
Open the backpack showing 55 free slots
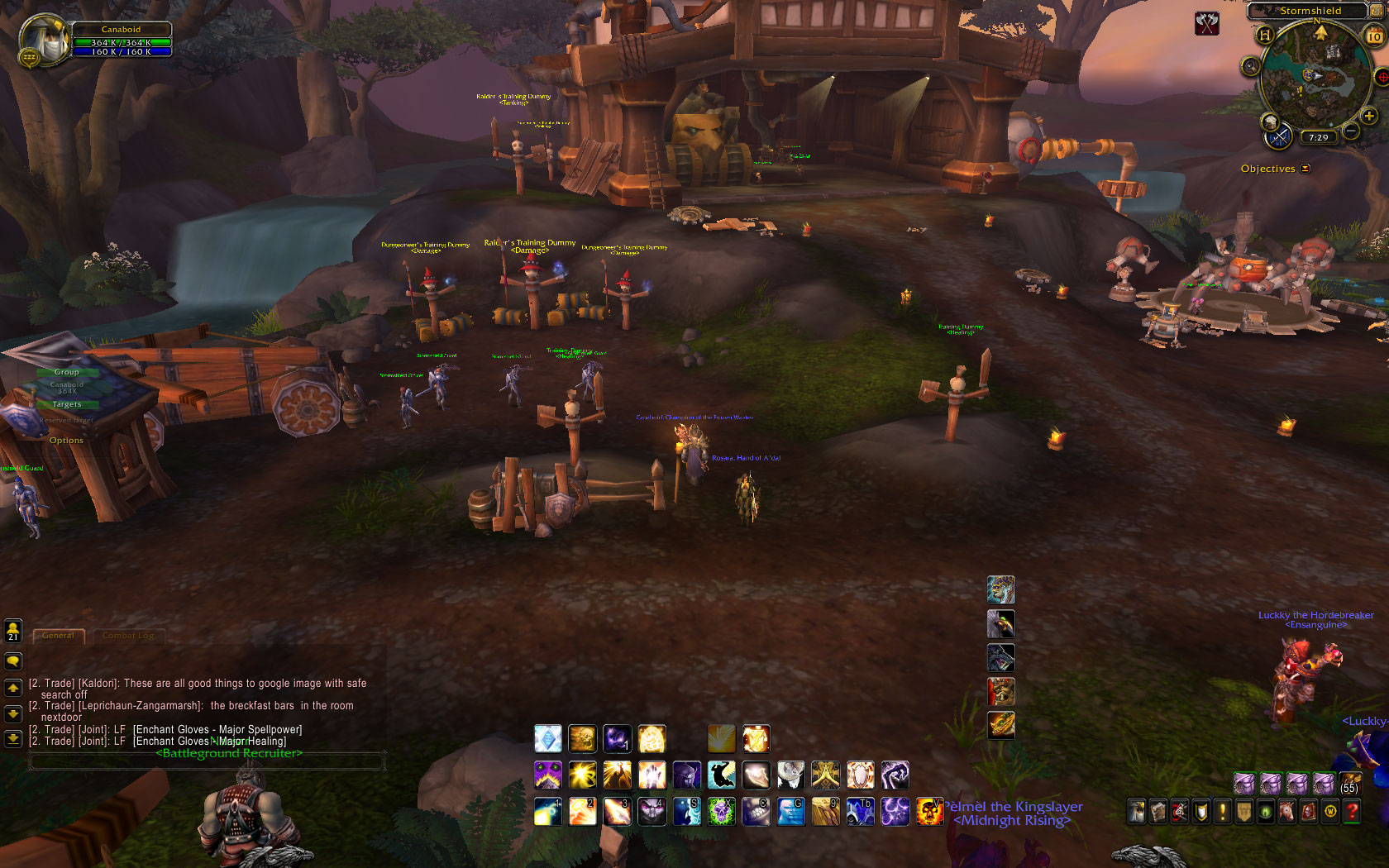coord(1350,783)
